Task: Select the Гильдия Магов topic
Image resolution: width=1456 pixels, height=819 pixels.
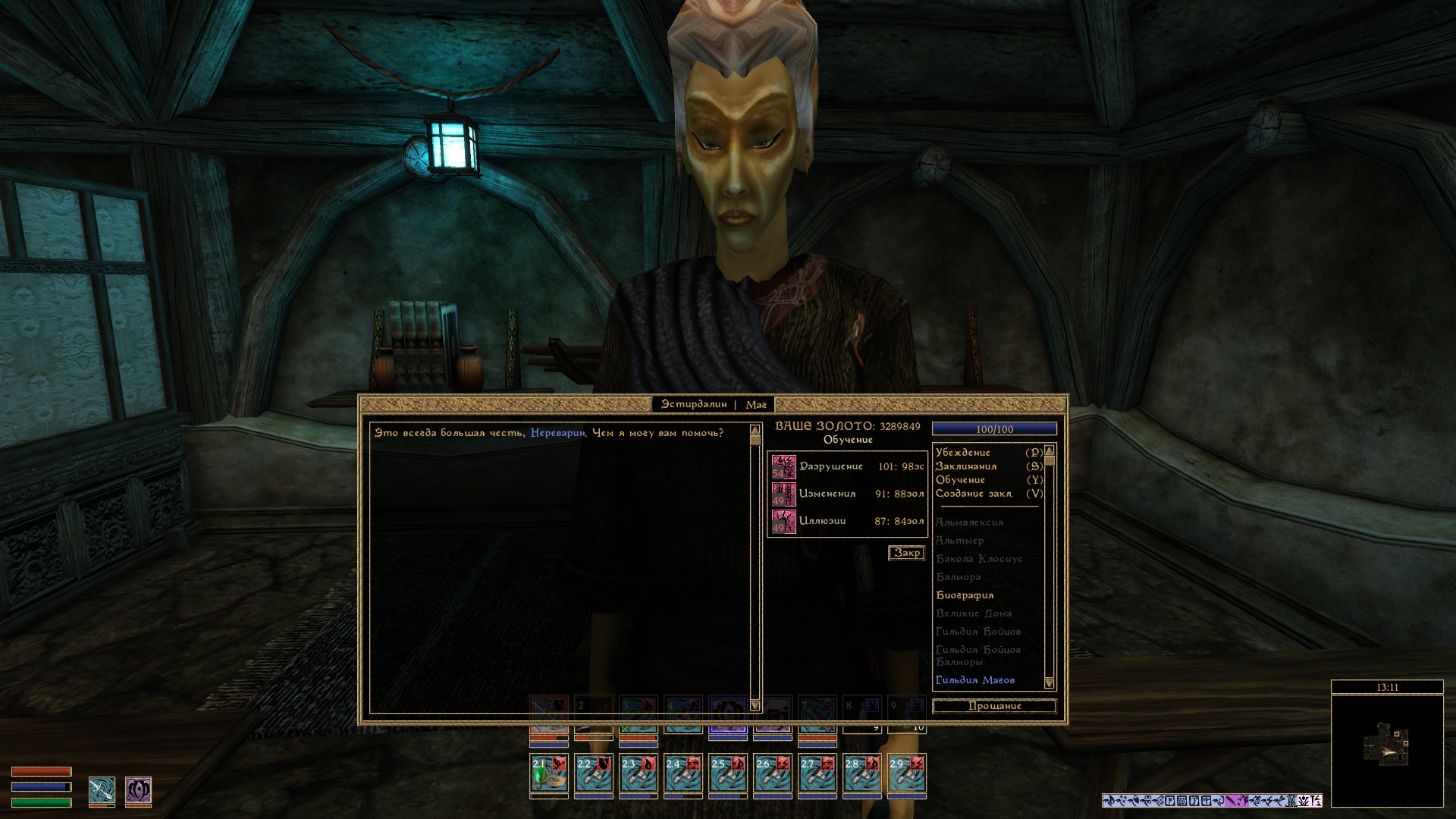Action: click(975, 680)
